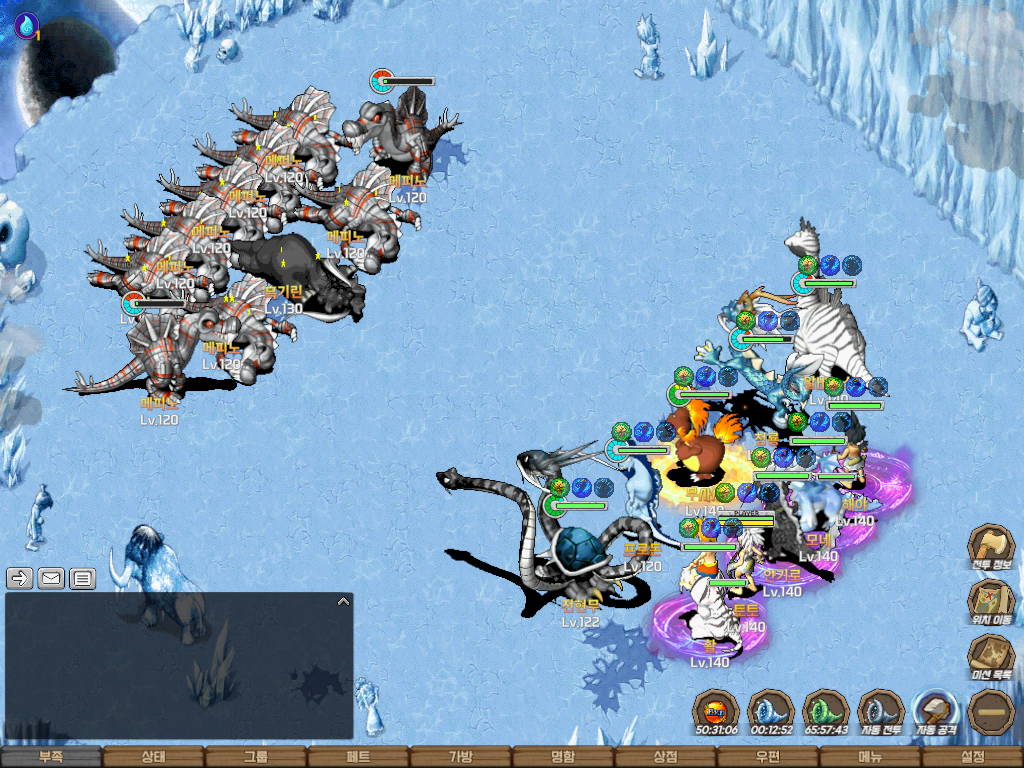Collapse the side icons with minus button
Image resolution: width=1024 pixels, height=768 pixels.
tap(991, 712)
